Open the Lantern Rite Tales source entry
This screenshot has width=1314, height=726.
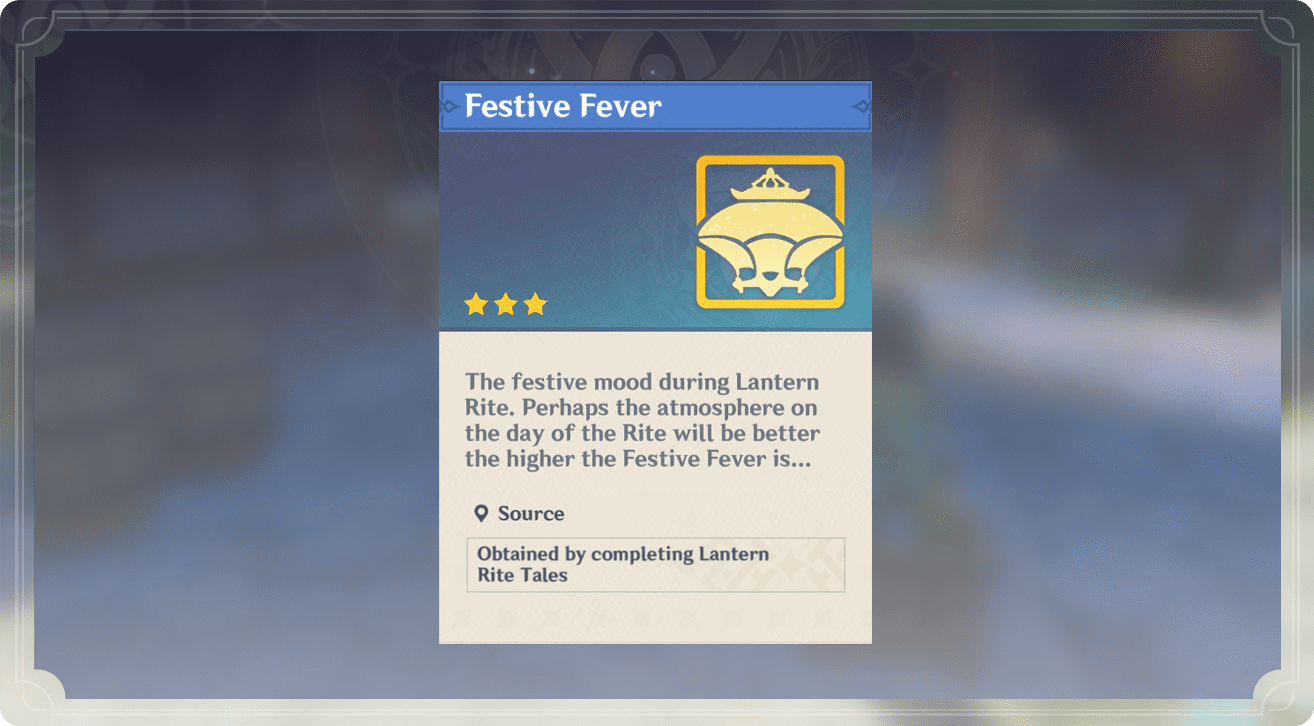(655, 565)
